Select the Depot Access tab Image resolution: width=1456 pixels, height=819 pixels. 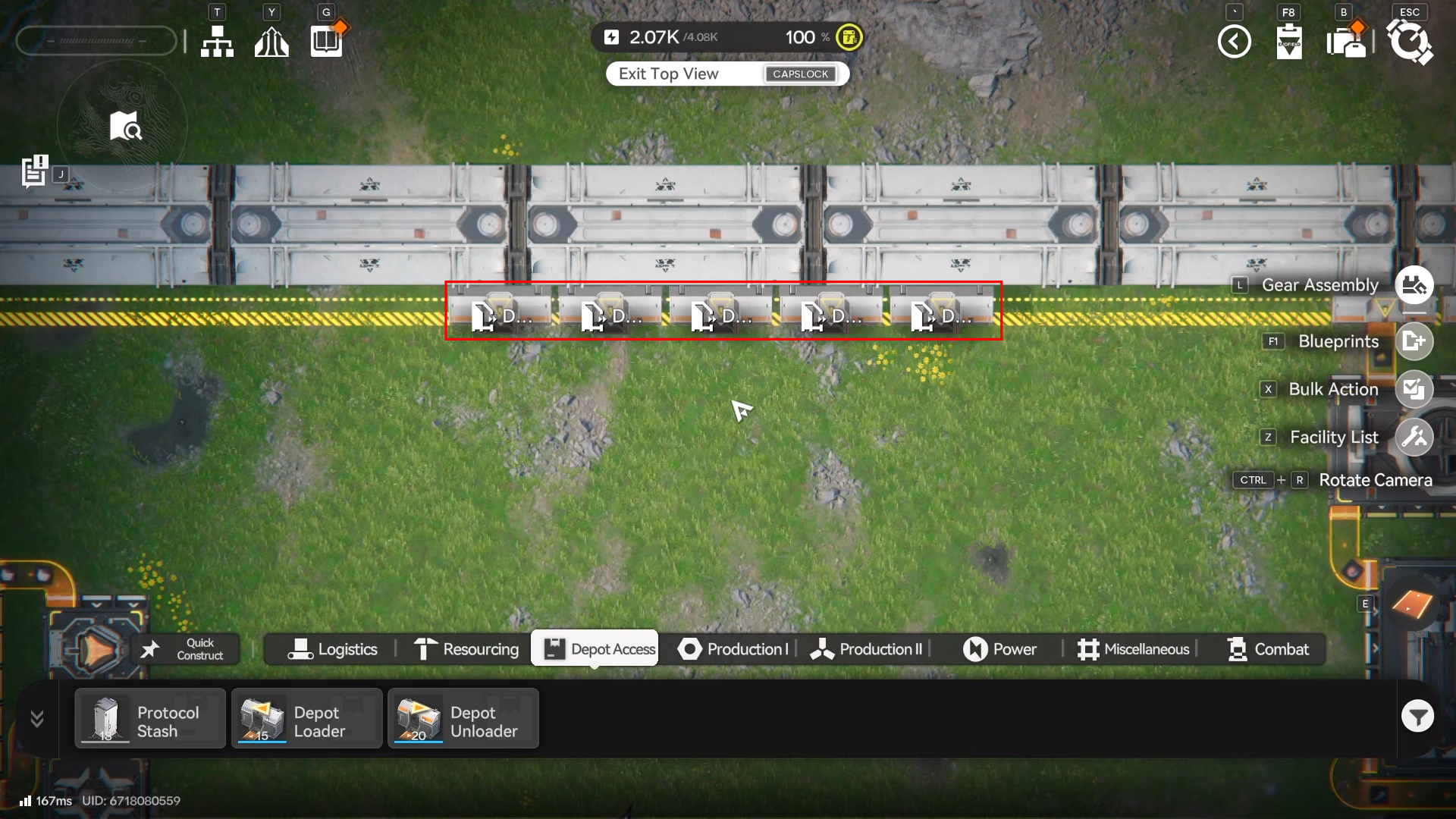point(595,649)
